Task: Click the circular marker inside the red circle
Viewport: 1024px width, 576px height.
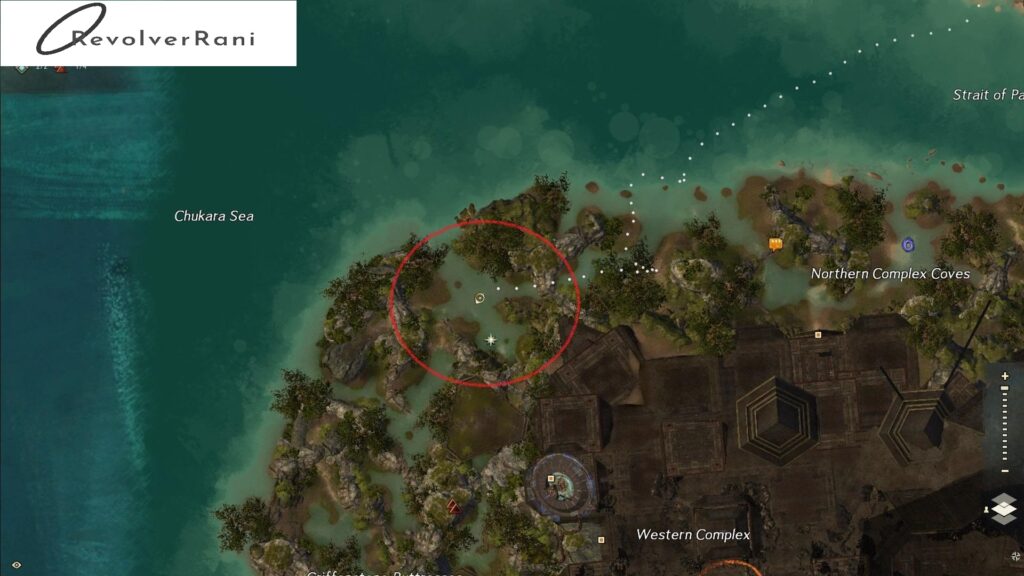Action: pos(480,297)
